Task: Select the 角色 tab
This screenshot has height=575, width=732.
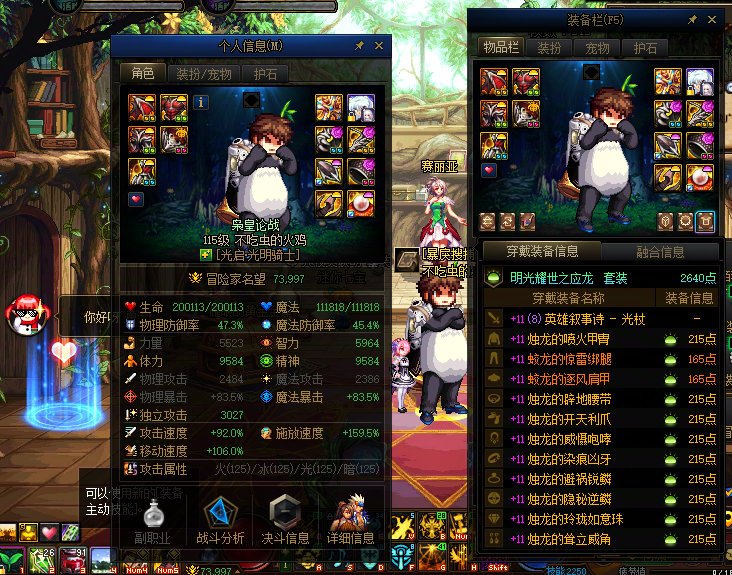Action: tap(142, 73)
